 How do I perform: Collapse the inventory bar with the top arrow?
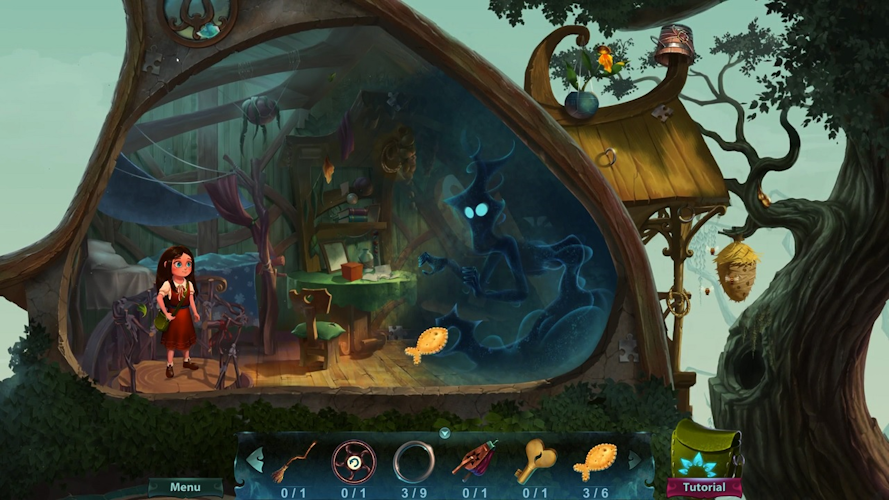[x=444, y=433]
